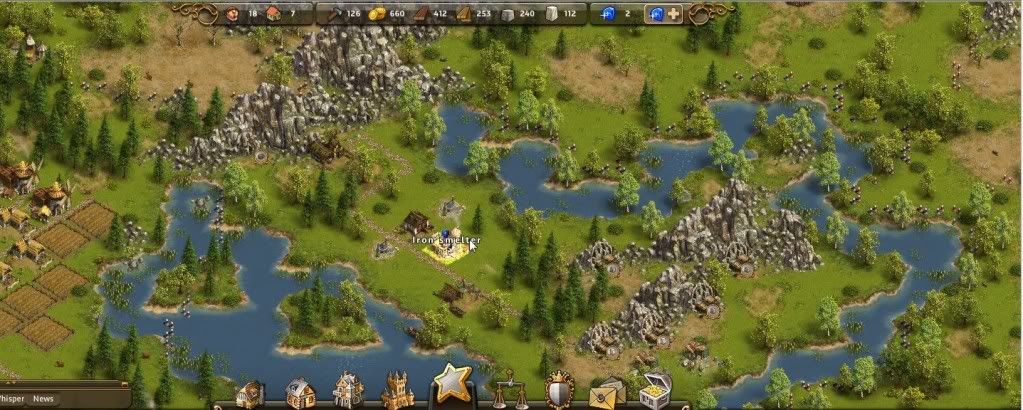Buy more gems with the plus button
The image size is (1023, 410).
click(675, 14)
